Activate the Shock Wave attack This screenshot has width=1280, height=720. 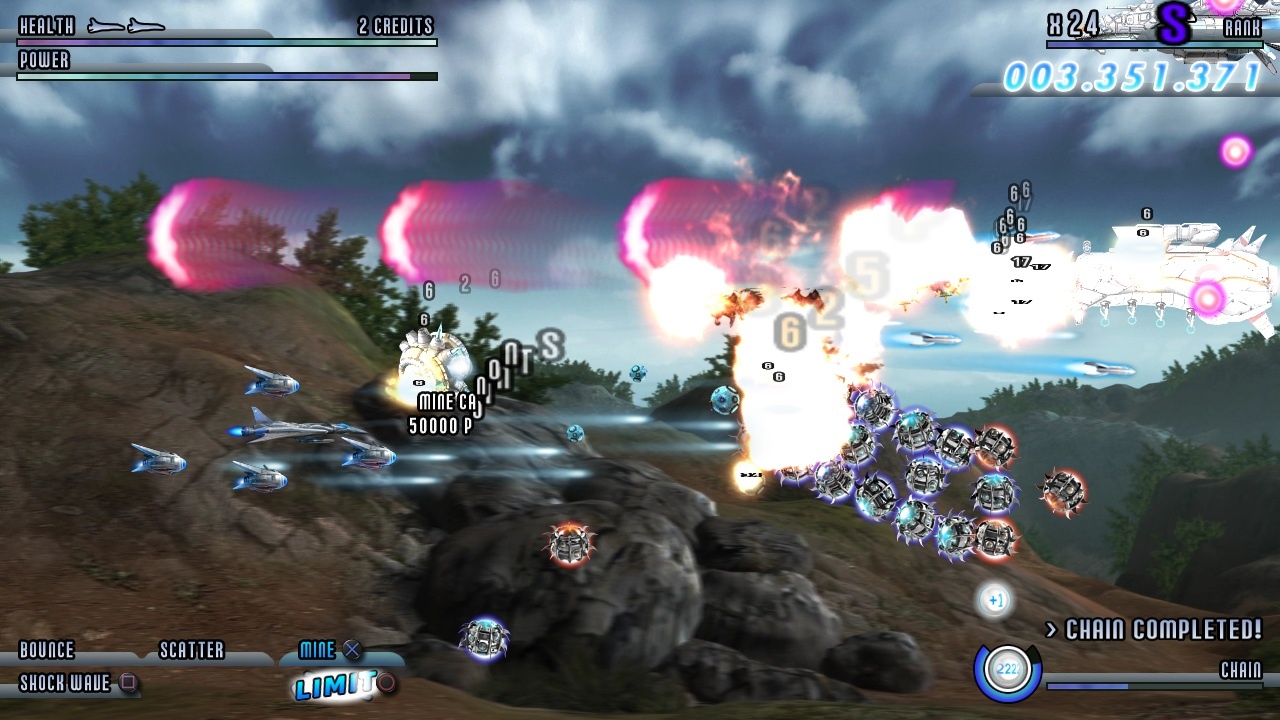click(x=66, y=684)
